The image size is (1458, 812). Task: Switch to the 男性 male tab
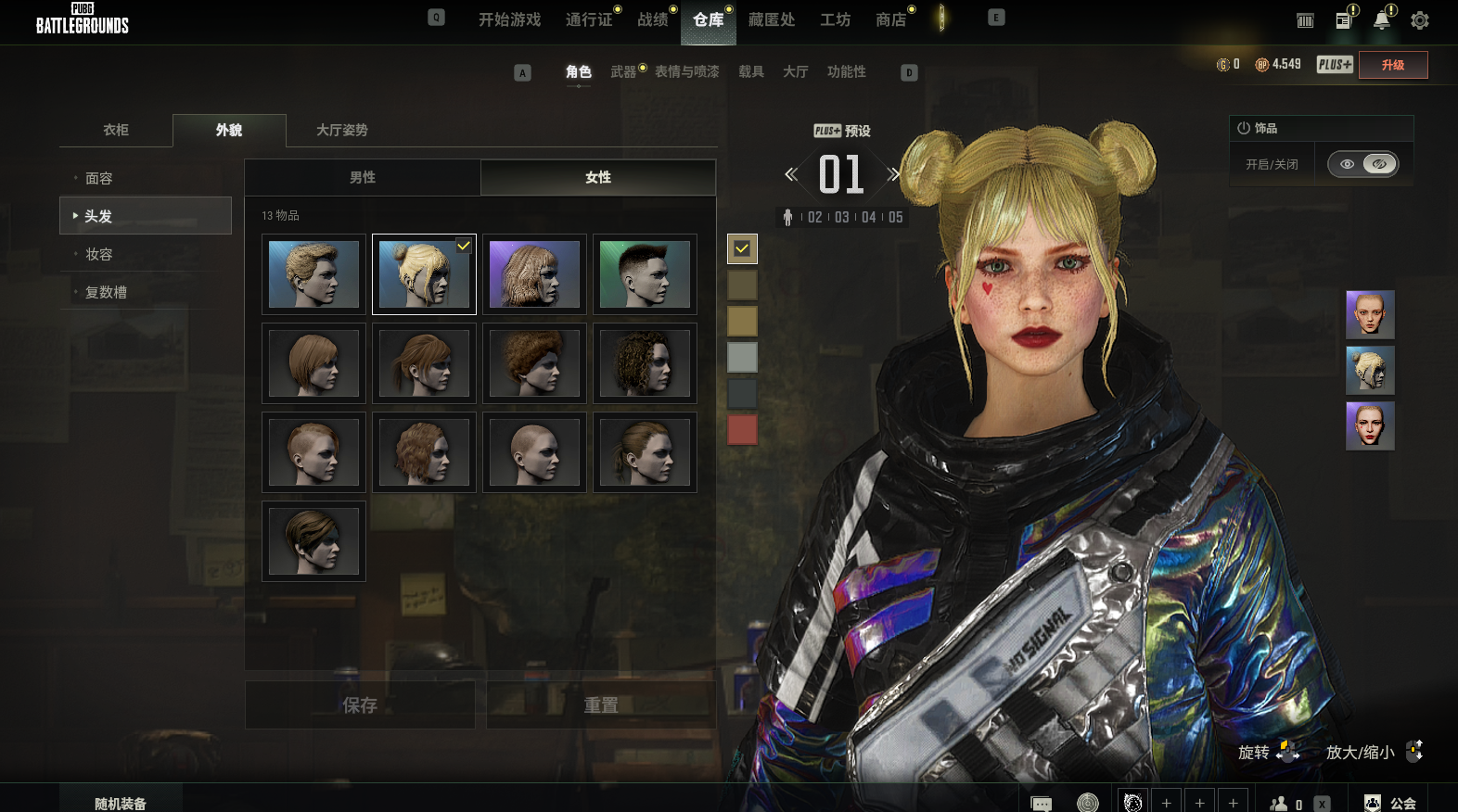pos(363,177)
